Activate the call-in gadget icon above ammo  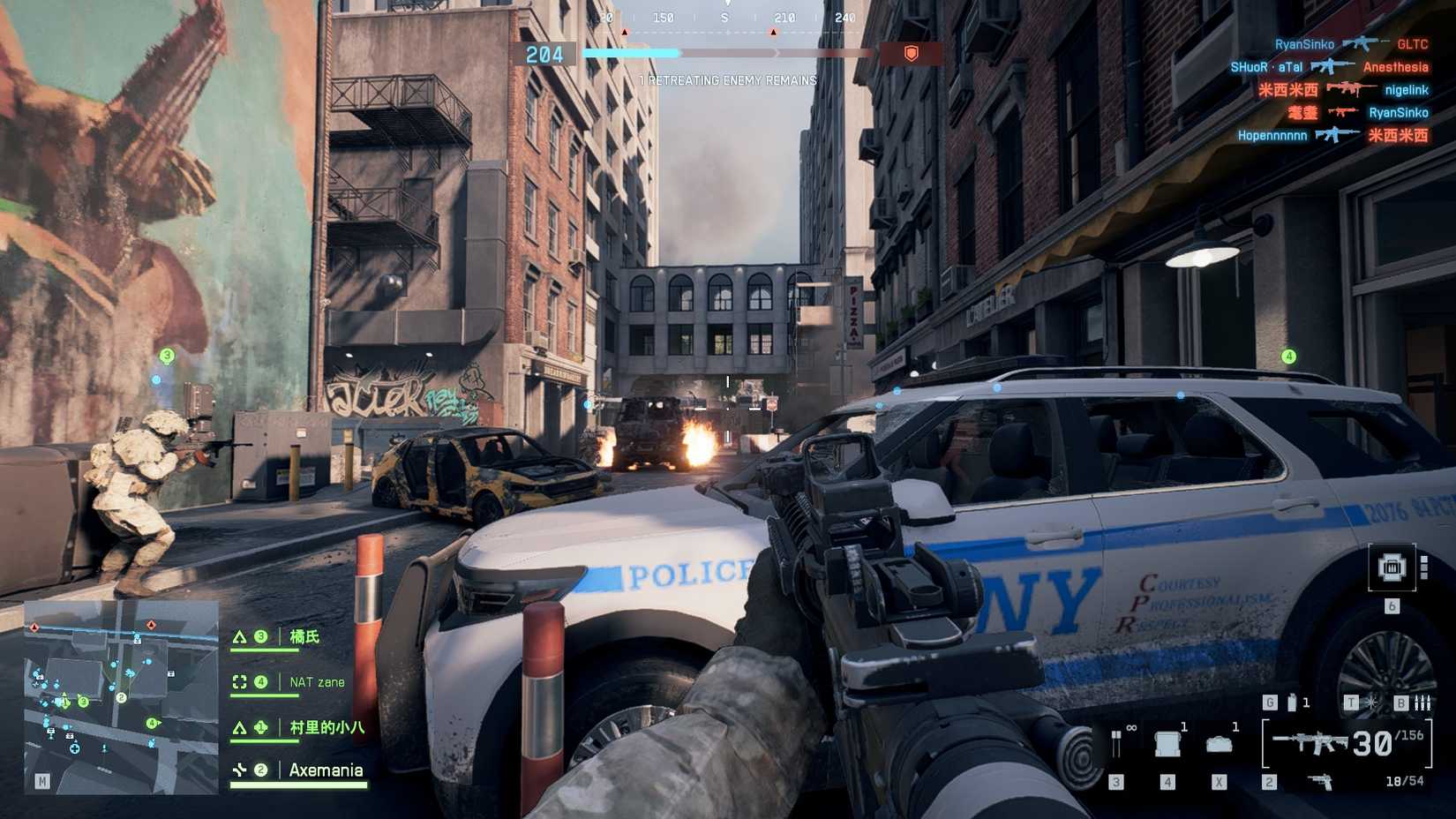(1392, 567)
